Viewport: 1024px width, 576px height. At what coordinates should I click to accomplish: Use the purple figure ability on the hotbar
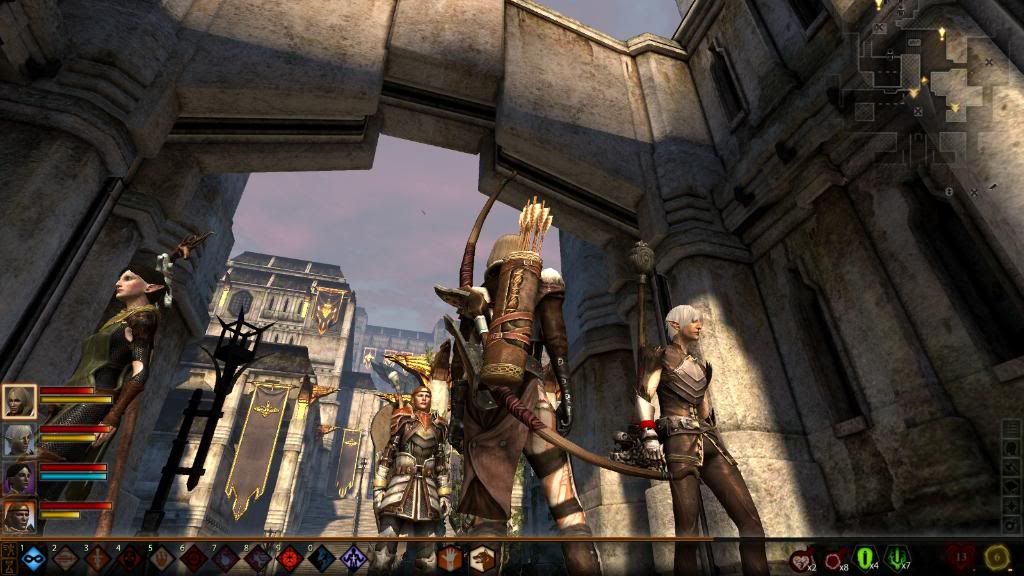pyautogui.click(x=354, y=558)
